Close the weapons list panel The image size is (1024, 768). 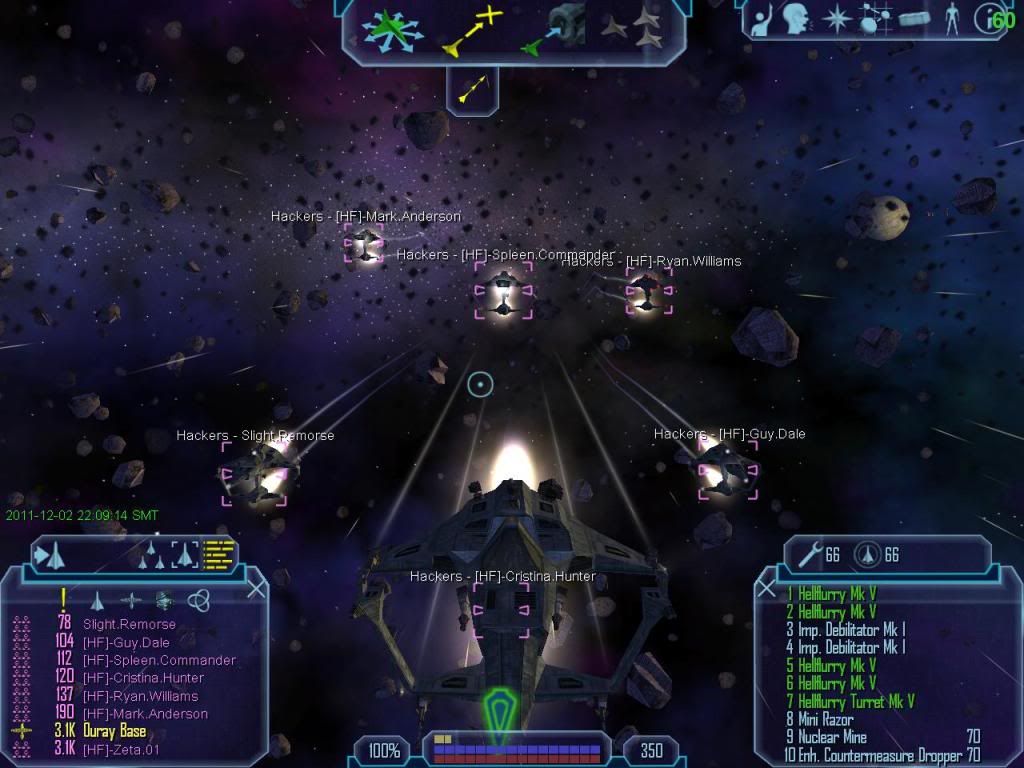pos(767,589)
